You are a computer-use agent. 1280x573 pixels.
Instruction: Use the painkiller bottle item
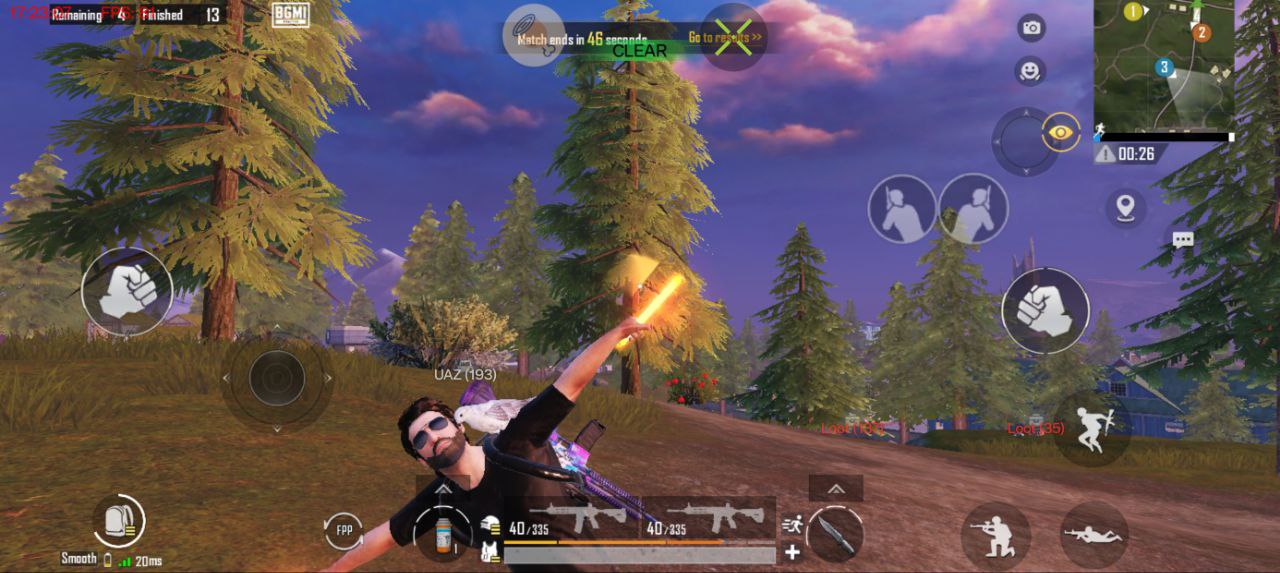(x=443, y=533)
